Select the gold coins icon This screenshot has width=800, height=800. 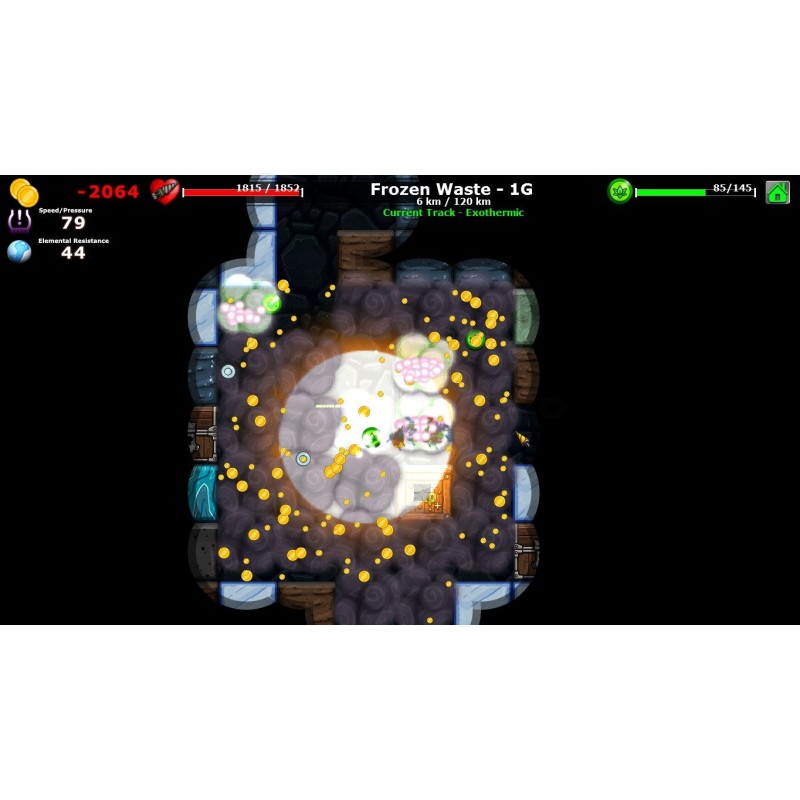pos(24,191)
